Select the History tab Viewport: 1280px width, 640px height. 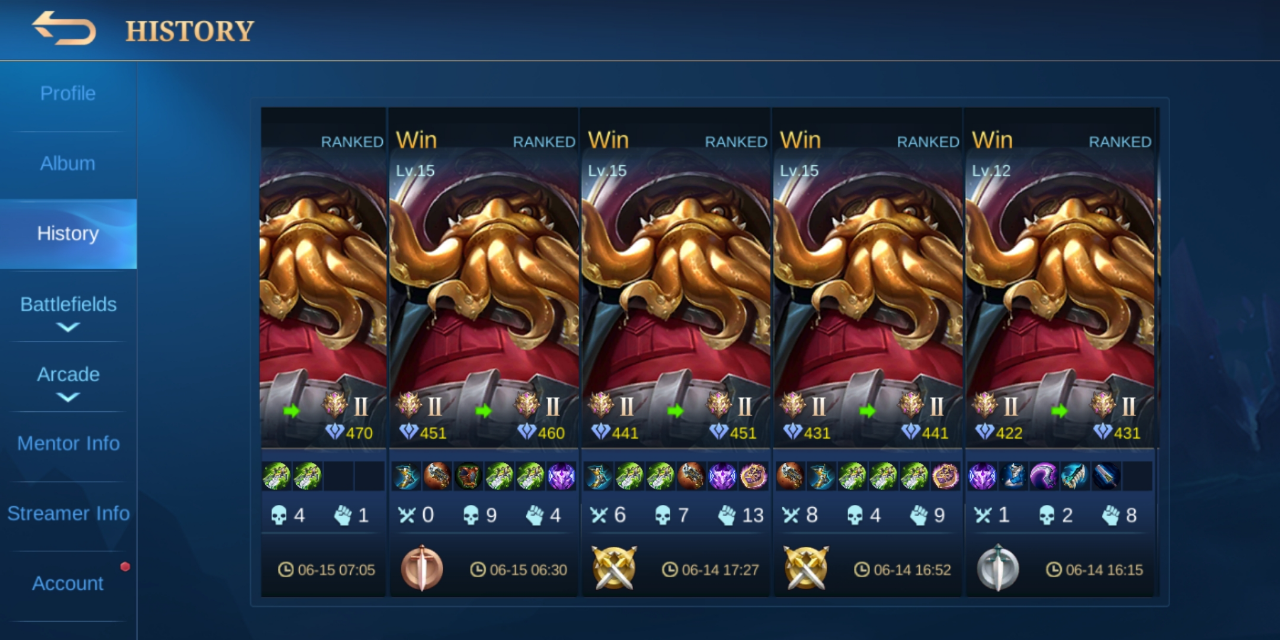click(x=68, y=234)
